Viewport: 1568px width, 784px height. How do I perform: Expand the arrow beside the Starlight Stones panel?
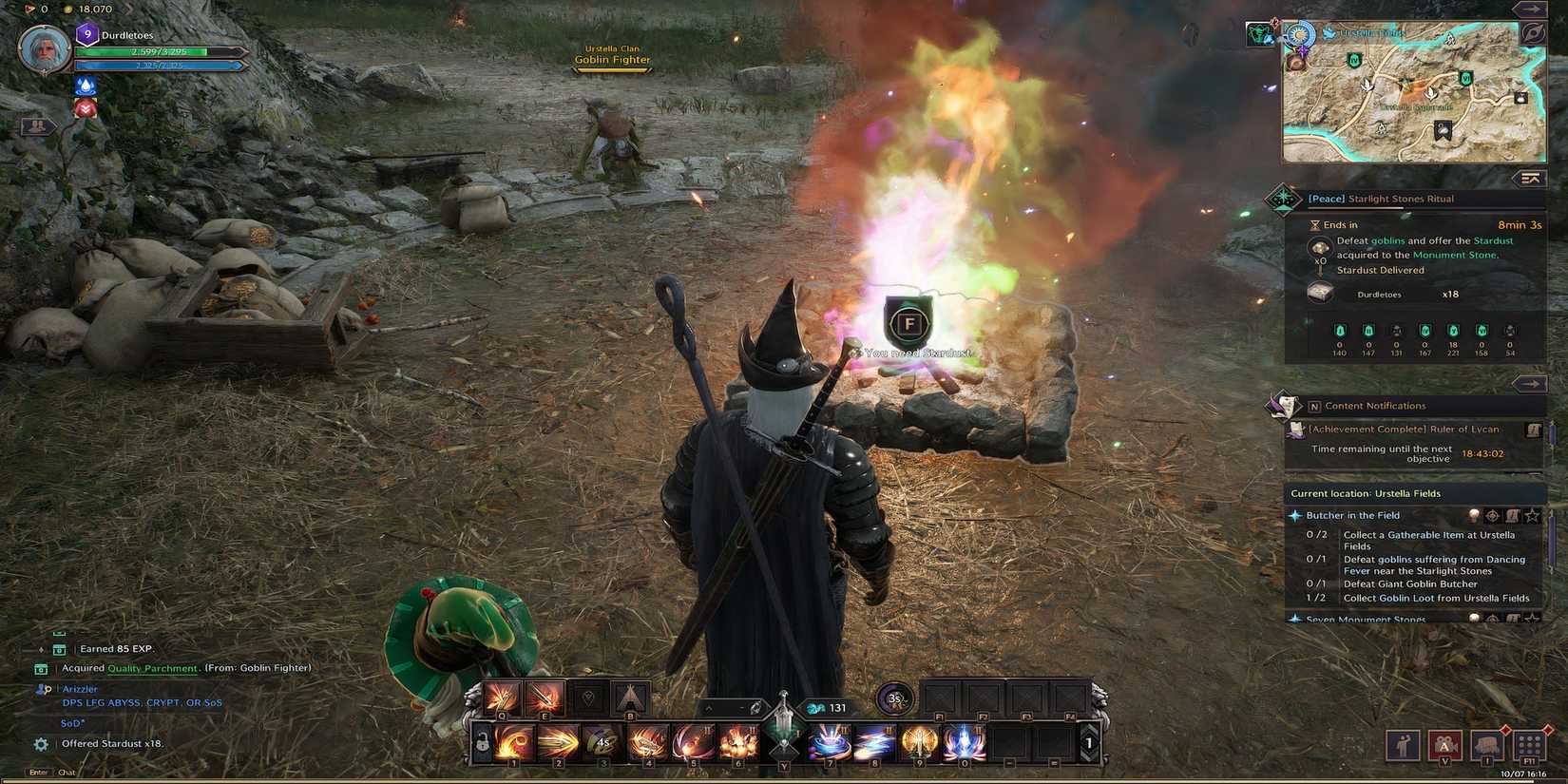tap(1531, 383)
